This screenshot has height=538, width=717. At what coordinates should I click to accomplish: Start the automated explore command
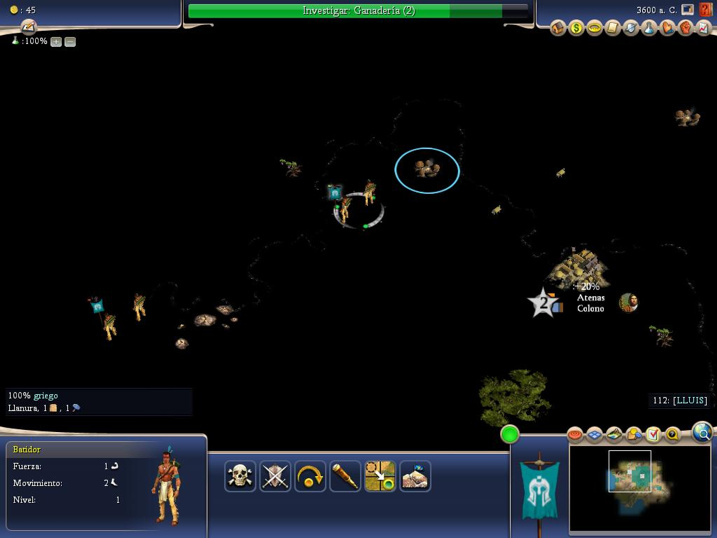(415, 476)
